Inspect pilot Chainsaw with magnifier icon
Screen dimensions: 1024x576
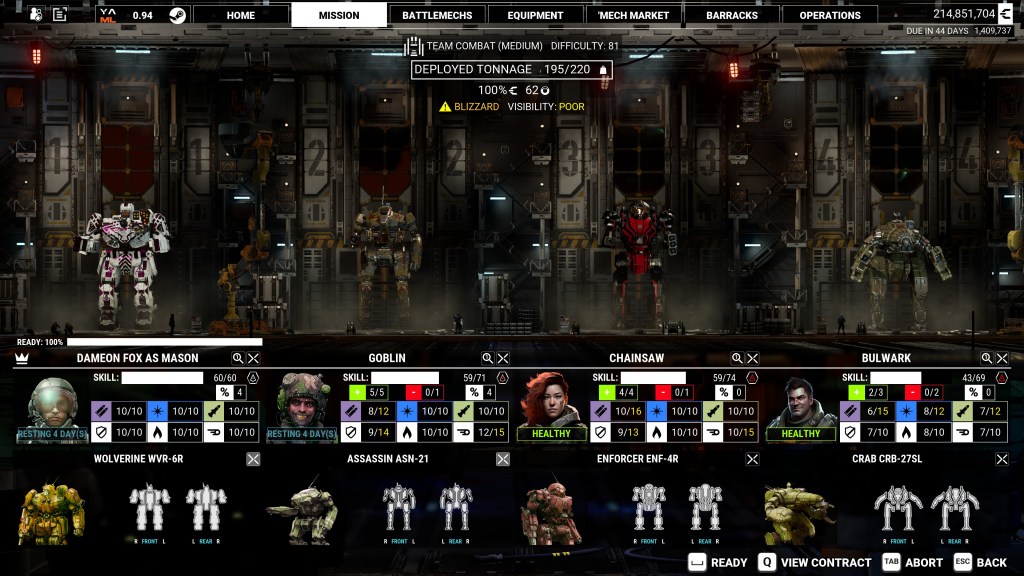pos(737,358)
